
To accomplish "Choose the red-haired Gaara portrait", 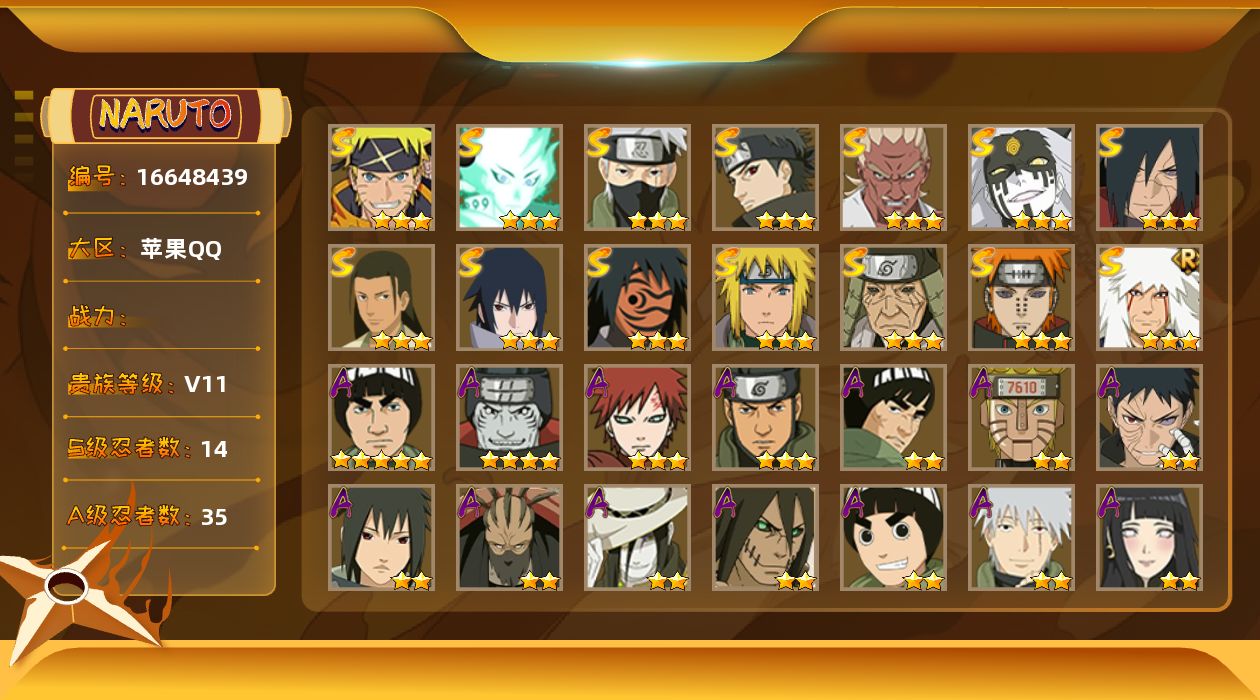I will 637,418.
